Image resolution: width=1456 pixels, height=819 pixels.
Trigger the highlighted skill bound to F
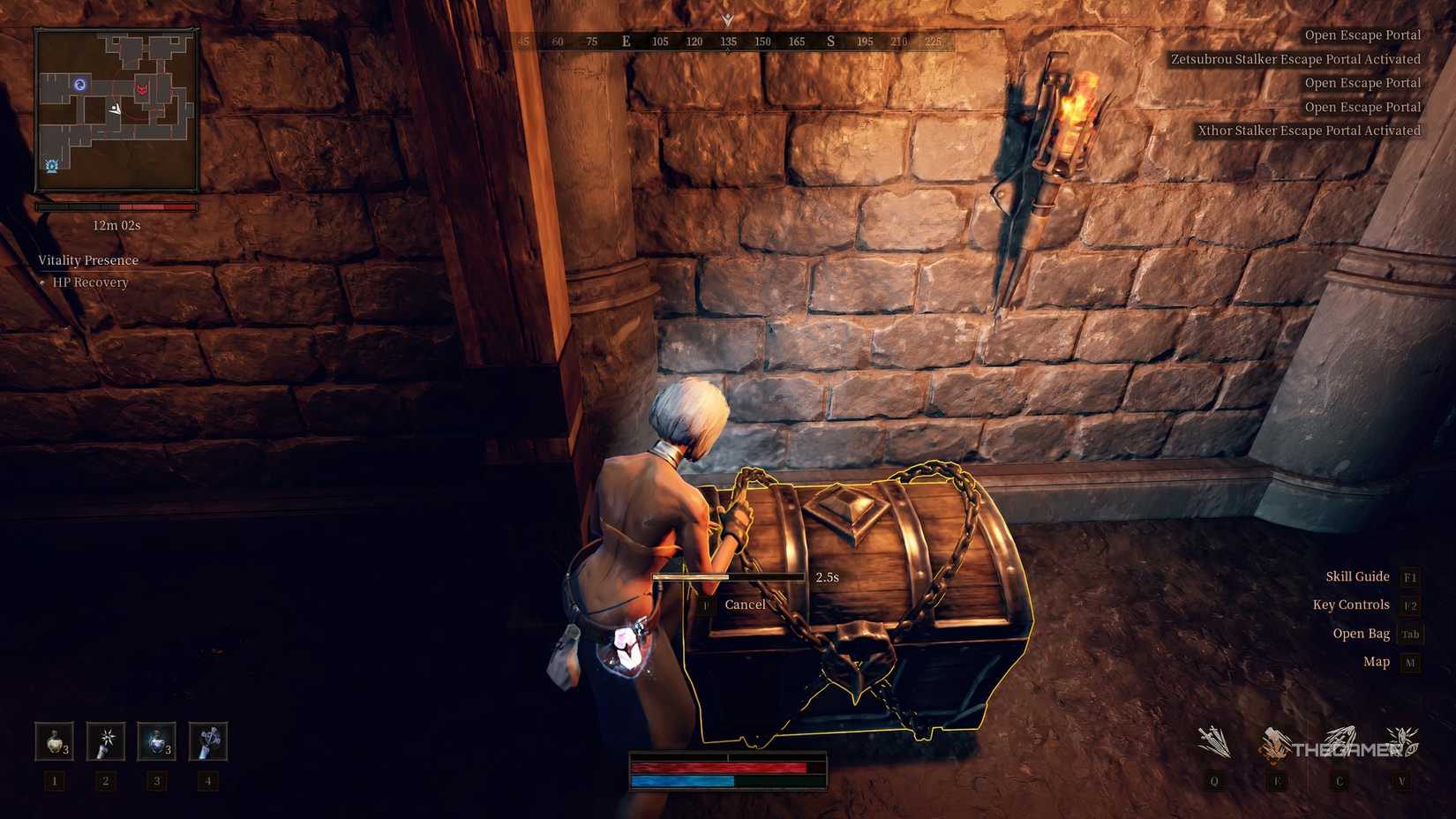coord(1276,744)
